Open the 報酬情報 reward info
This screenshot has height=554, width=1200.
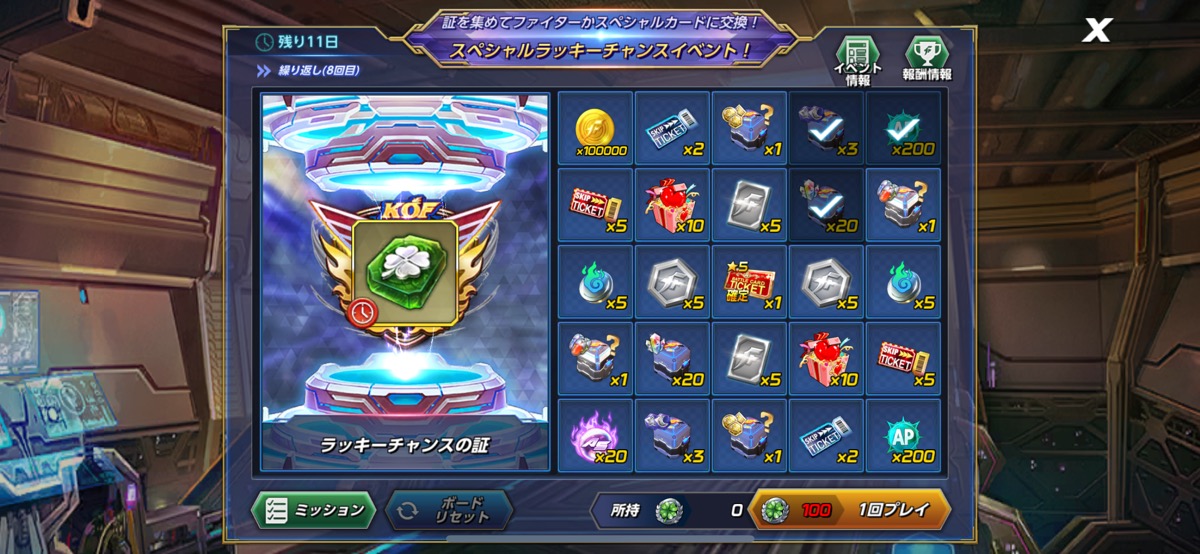pos(925,60)
